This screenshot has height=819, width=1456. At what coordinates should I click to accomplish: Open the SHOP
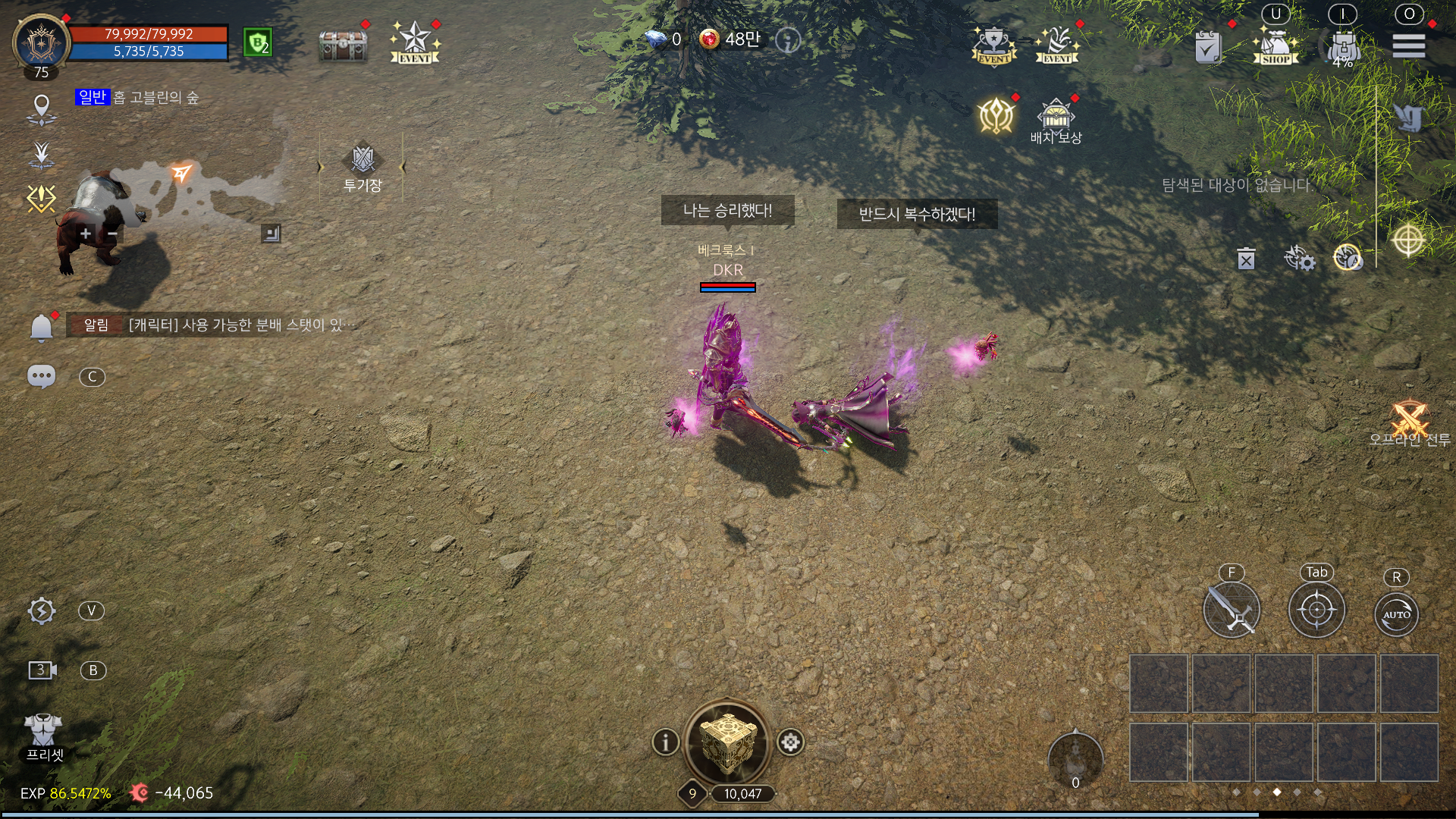[x=1276, y=47]
